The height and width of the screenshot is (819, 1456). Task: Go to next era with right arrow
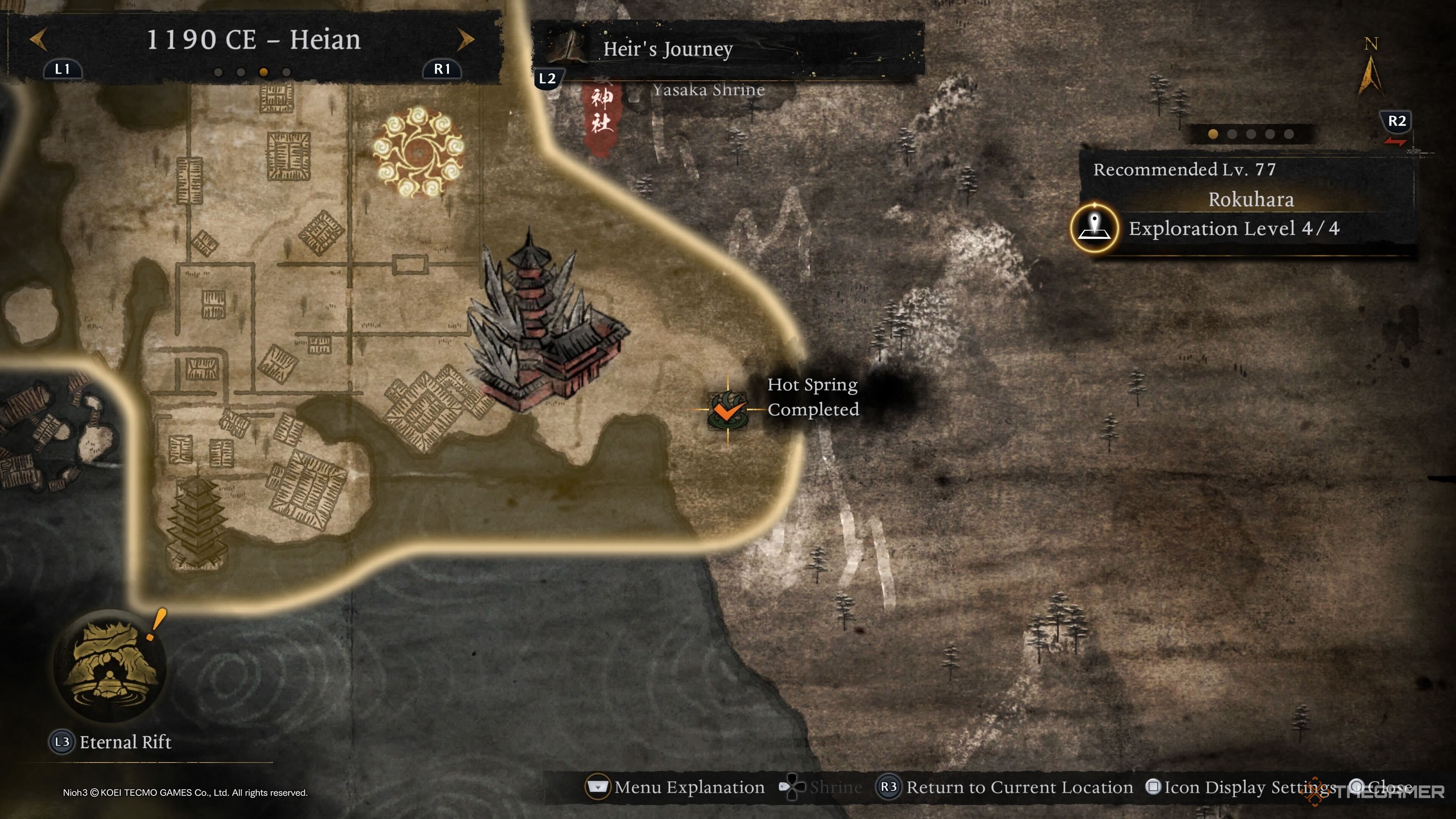pyautogui.click(x=465, y=39)
